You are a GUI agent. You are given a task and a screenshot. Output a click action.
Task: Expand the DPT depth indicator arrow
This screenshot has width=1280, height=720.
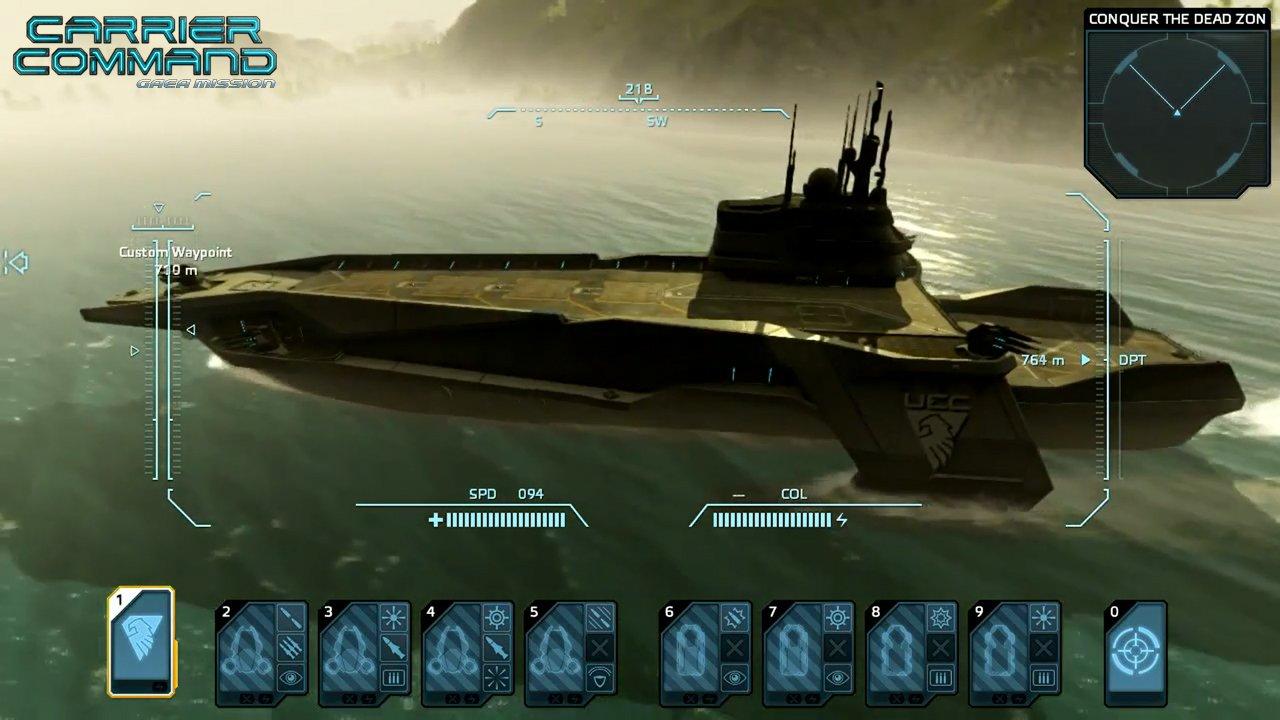tap(1084, 360)
